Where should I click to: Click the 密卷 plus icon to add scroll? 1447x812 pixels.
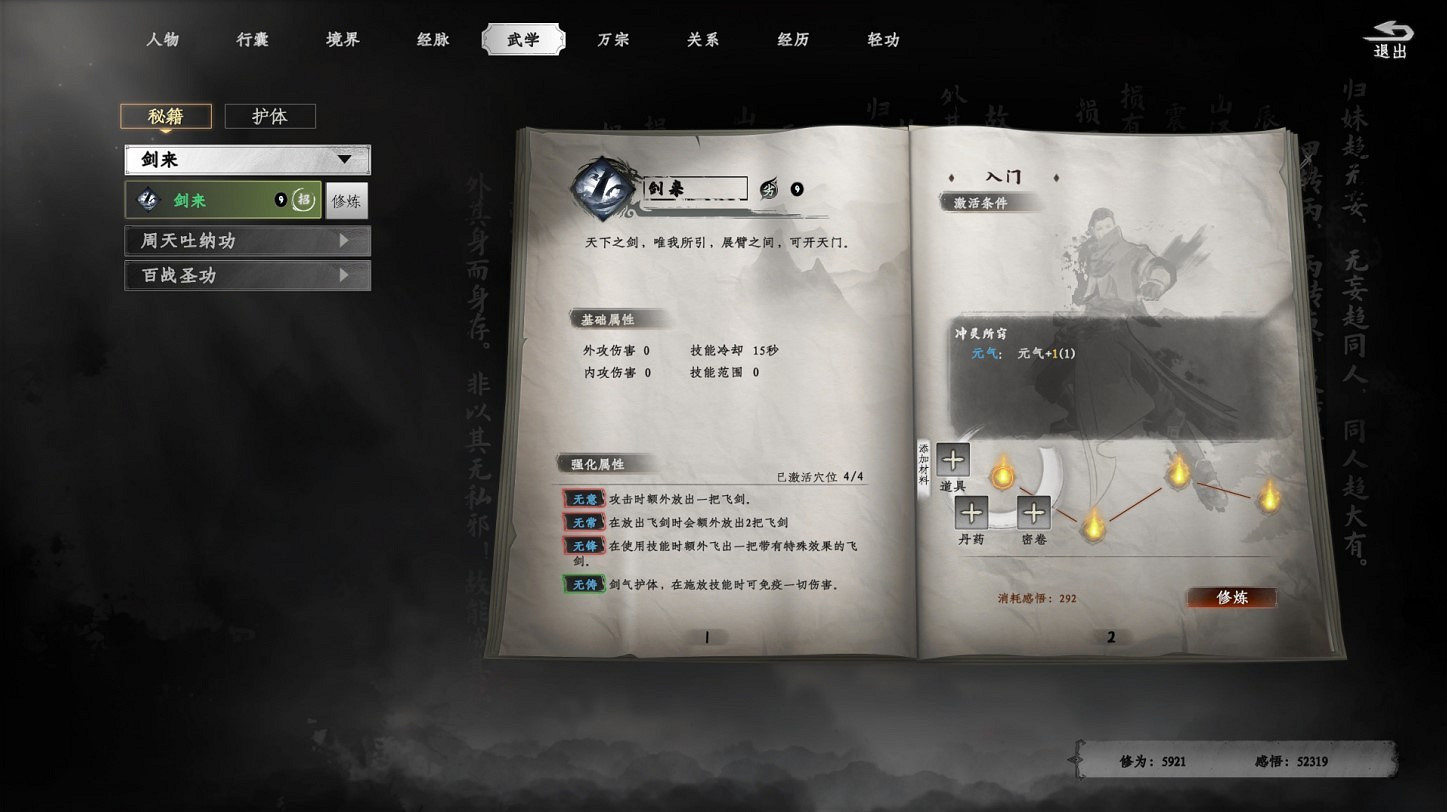1034,514
